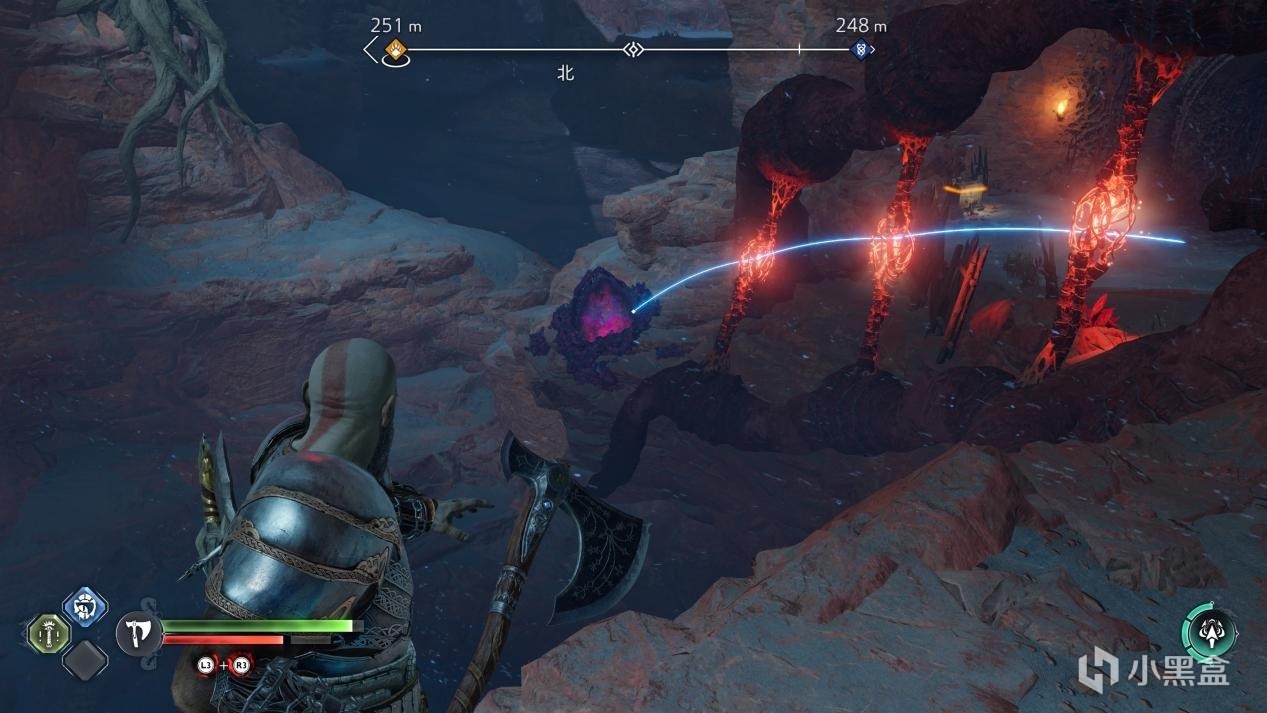Viewport: 1267px width, 713px height.
Task: Select the gold paw-print compass marker
Action: click(x=396, y=49)
